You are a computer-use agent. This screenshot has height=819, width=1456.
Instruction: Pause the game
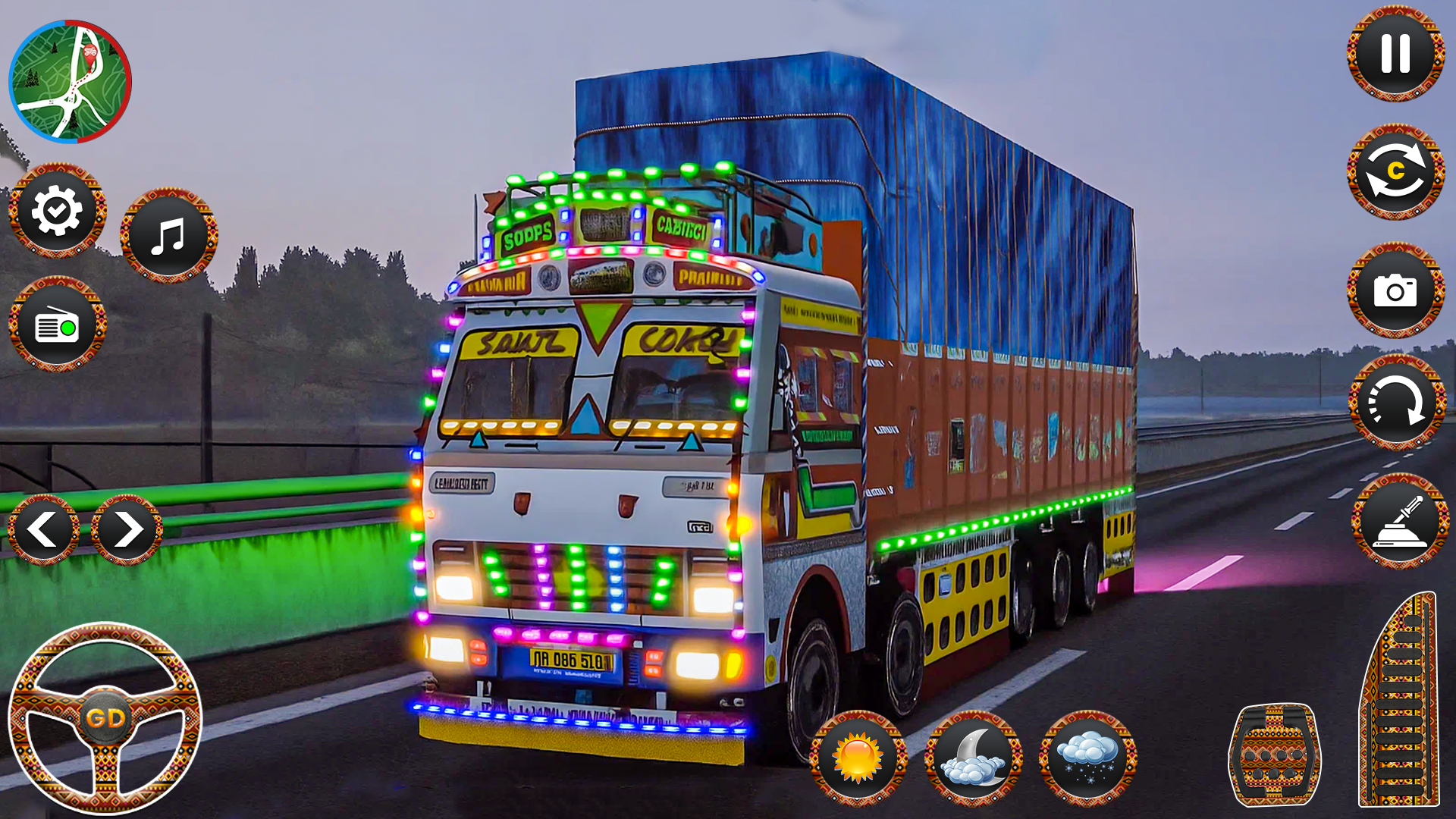[1395, 54]
